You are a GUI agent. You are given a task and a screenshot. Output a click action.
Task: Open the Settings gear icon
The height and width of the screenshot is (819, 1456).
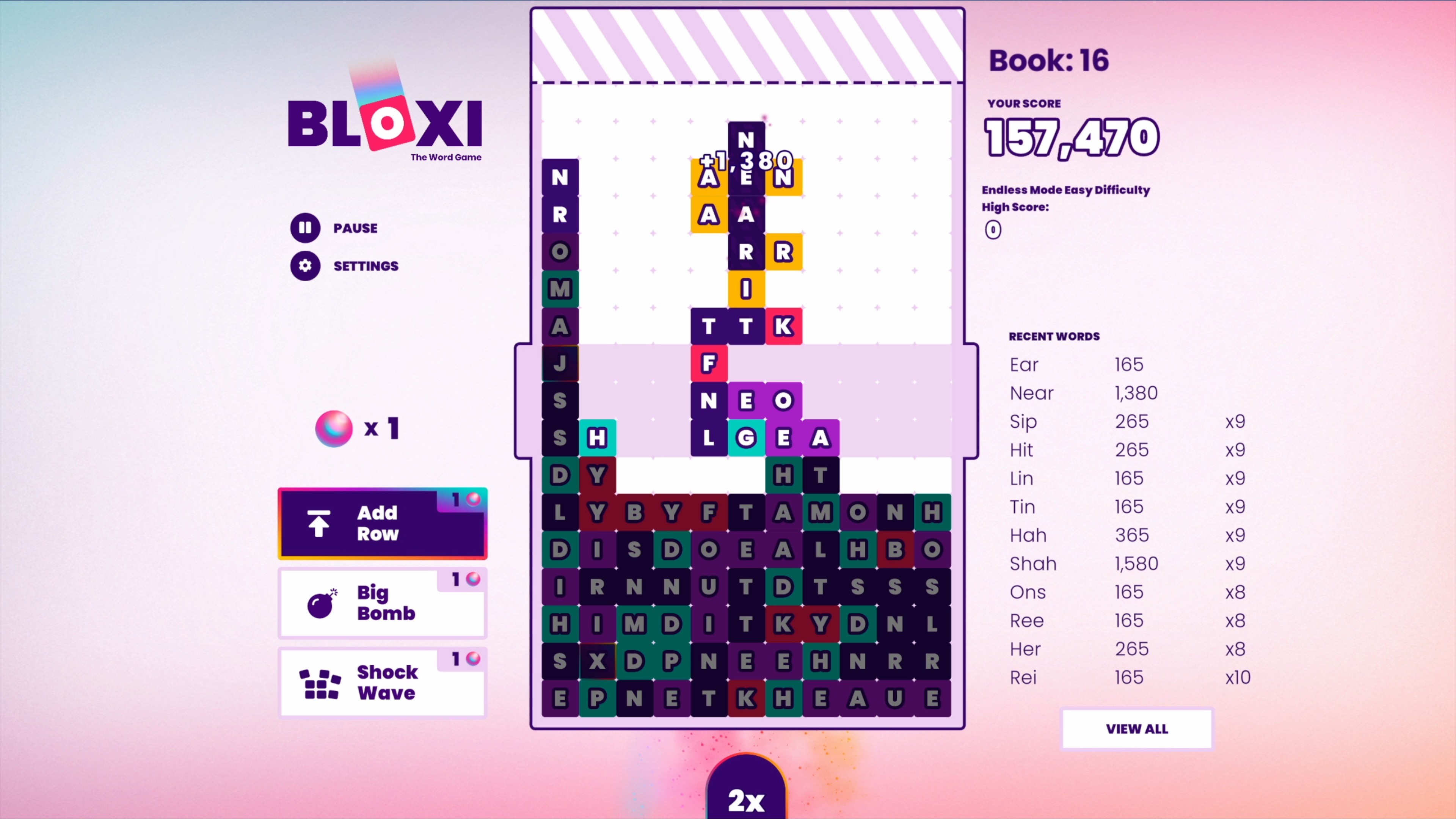click(x=305, y=266)
